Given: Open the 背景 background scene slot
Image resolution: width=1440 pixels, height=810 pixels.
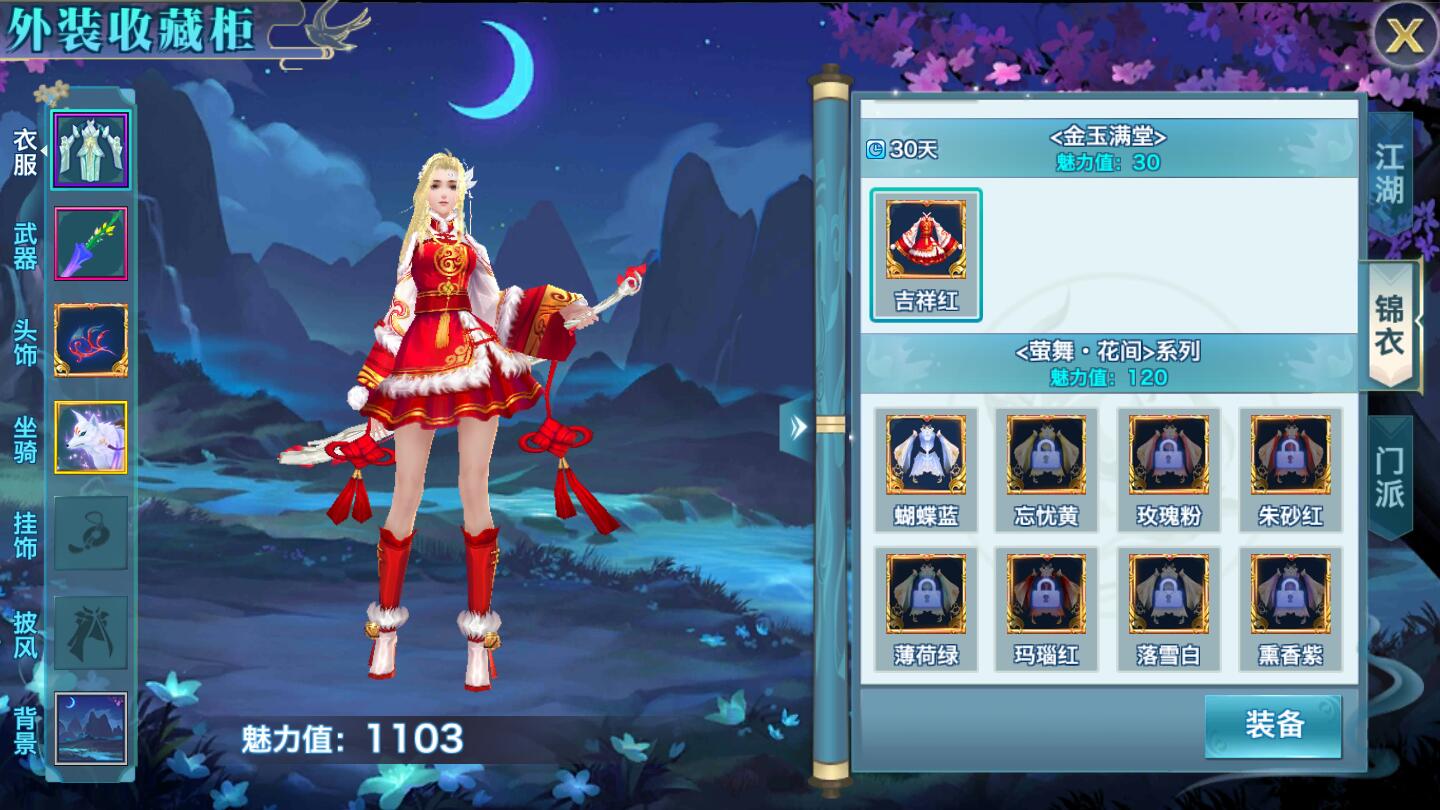Looking at the screenshot, I should point(90,728).
